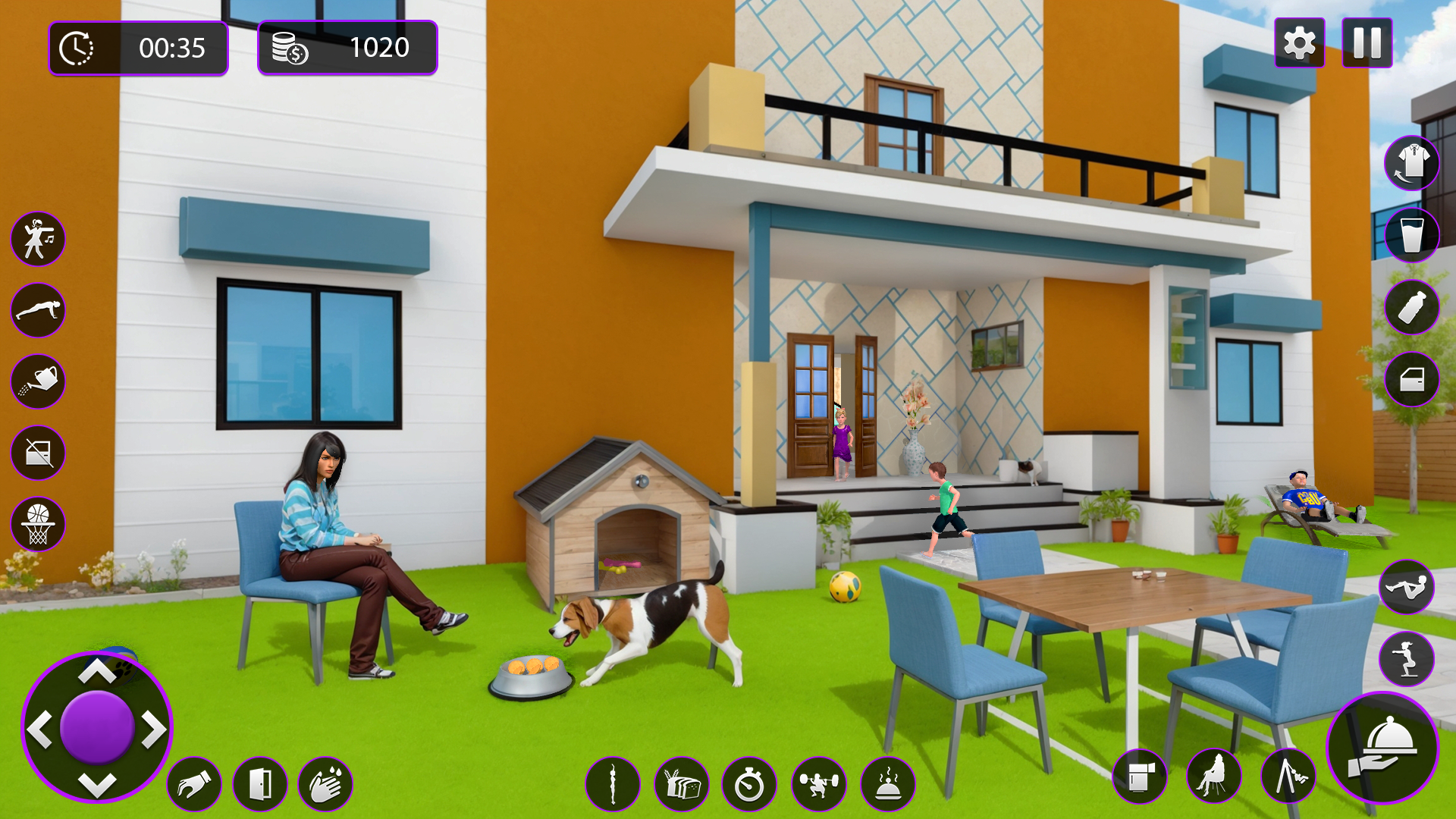Open the refrigerator action icon
This screenshot has height=819, width=1456.
click(1139, 777)
